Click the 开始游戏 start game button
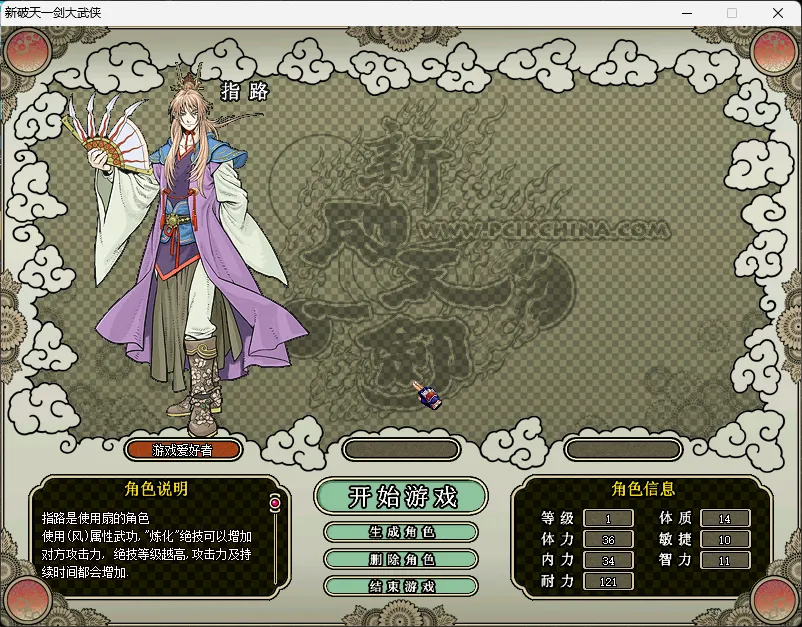 401,496
